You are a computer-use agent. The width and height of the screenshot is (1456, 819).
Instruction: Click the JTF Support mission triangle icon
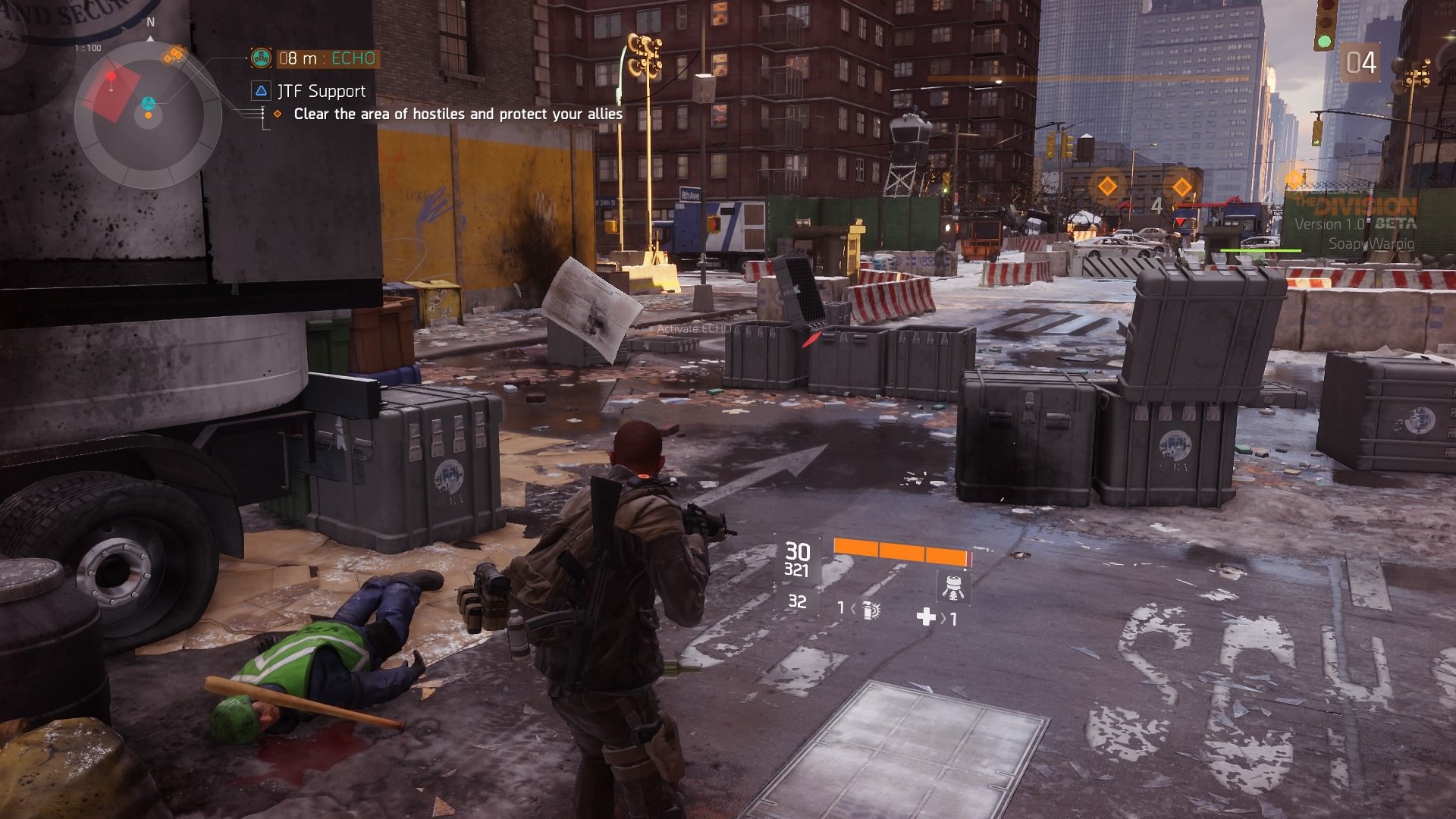click(x=261, y=91)
